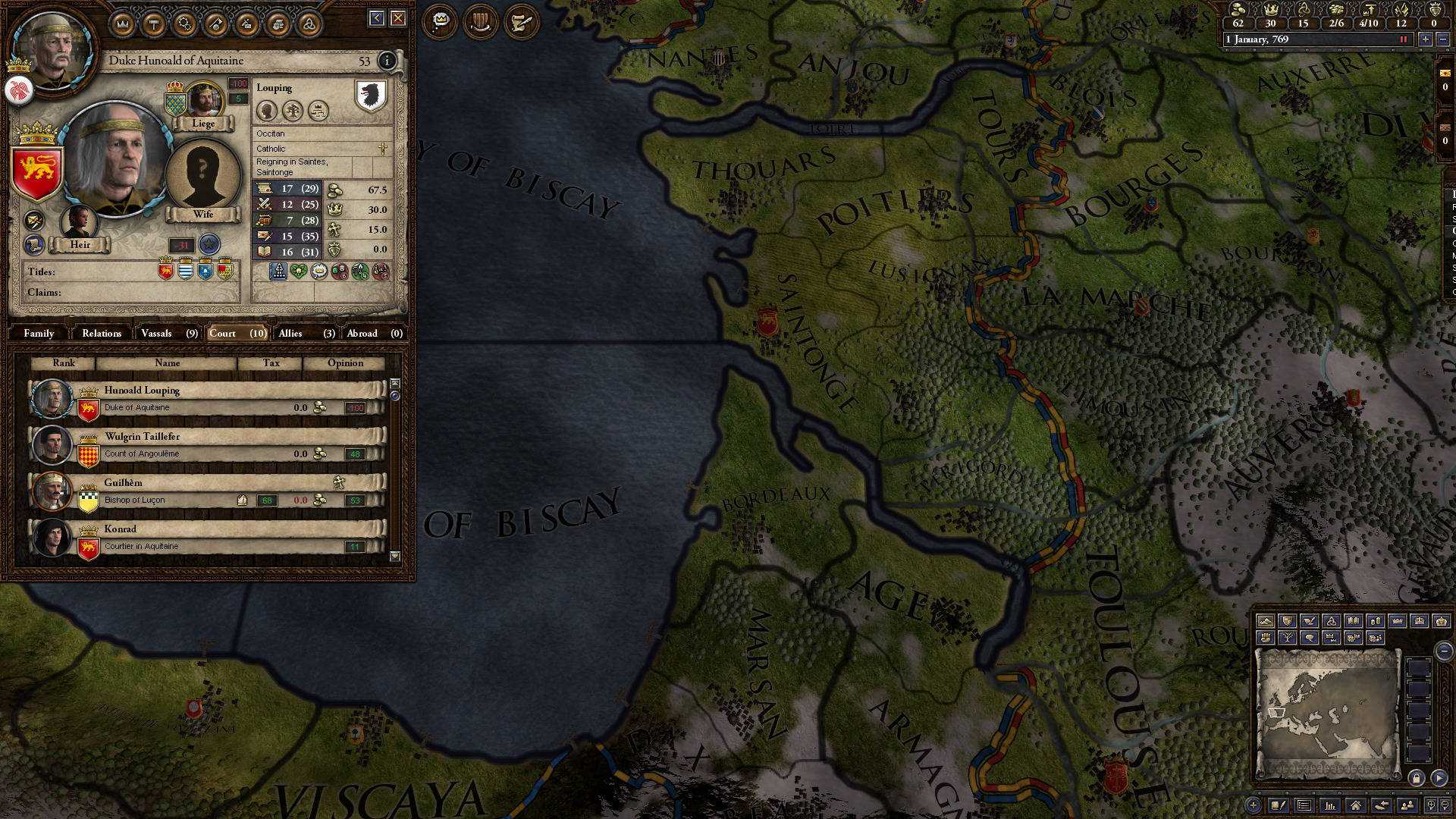Image resolution: width=1456 pixels, height=819 pixels.
Task: Click the info button beside Duke Hunoald's name
Action: click(x=388, y=61)
